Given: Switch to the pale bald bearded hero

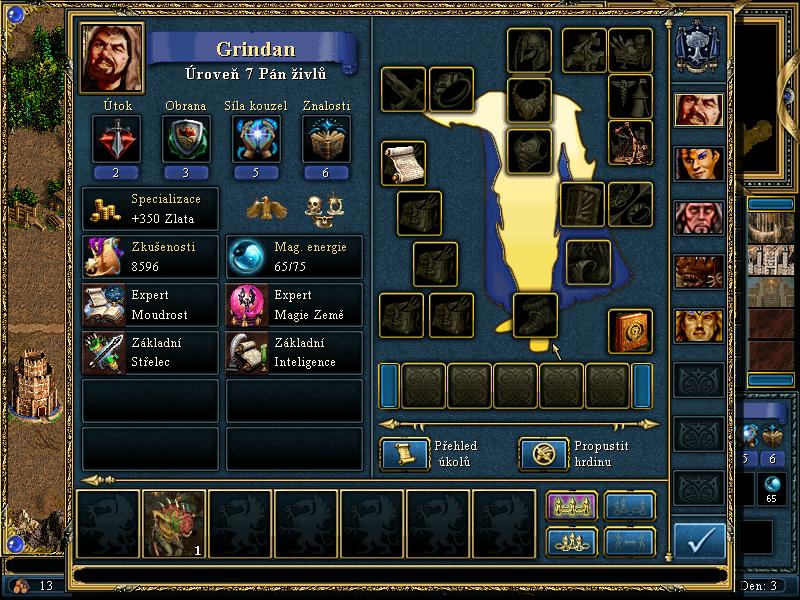Looking at the screenshot, I should (699, 217).
